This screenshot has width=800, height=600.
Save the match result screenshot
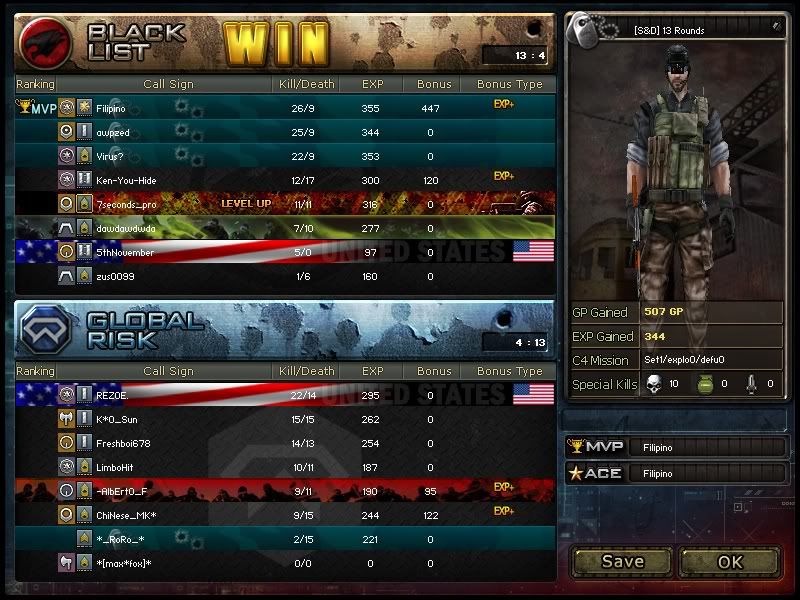coord(622,562)
